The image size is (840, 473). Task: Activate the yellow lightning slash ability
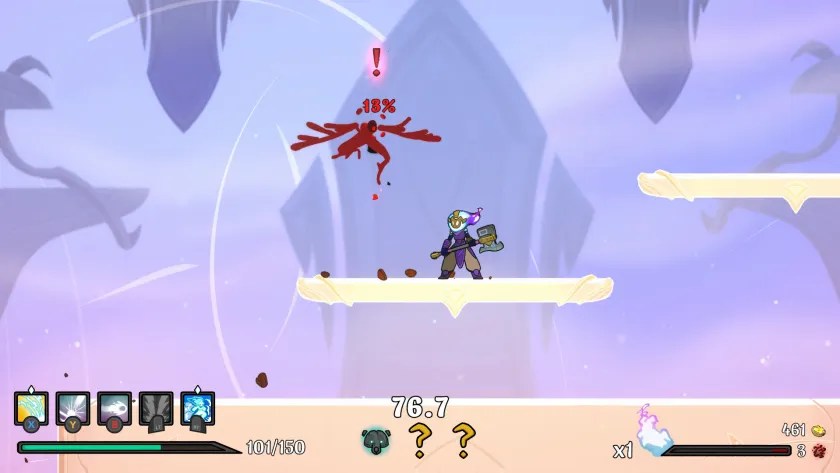tap(32, 408)
